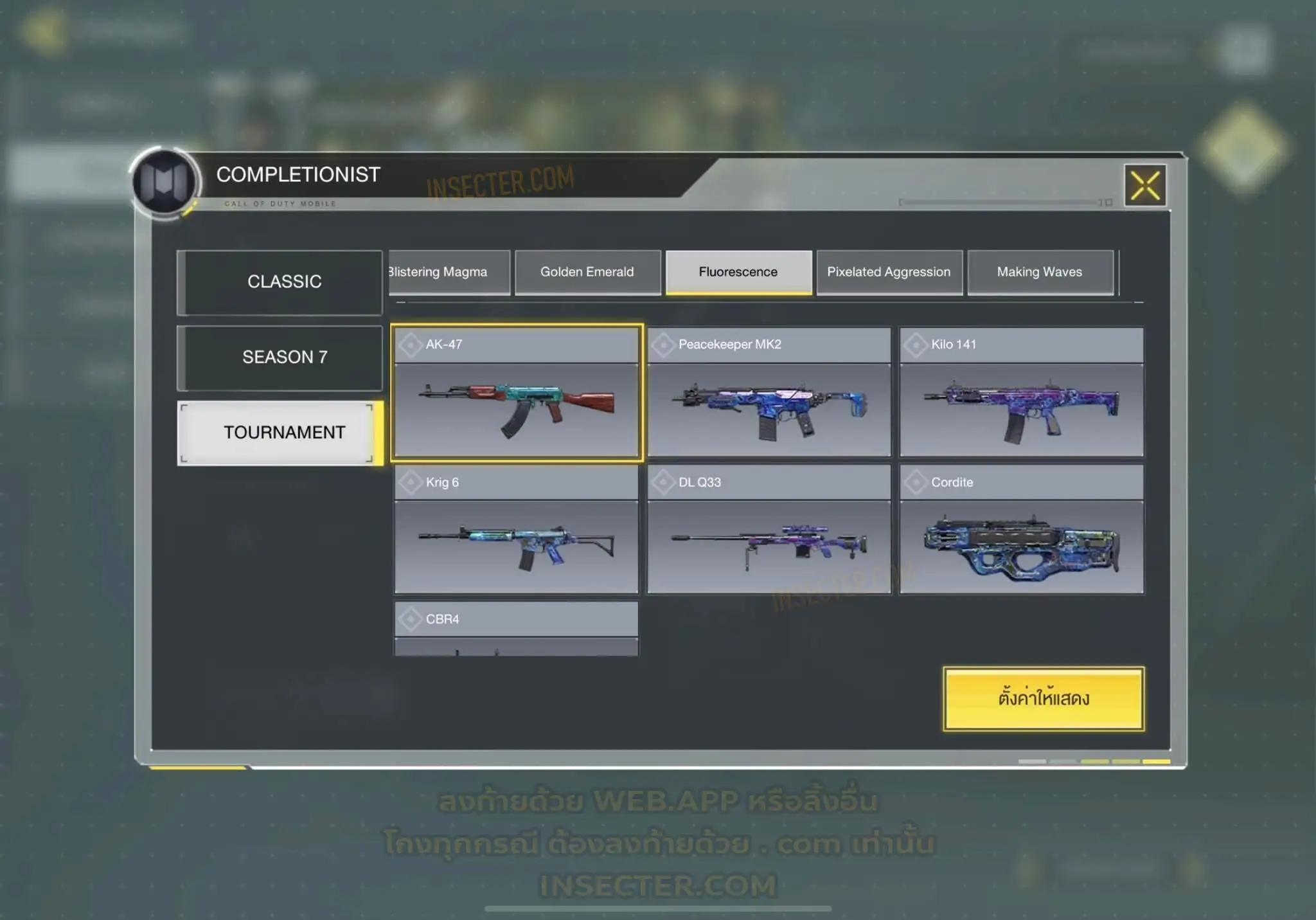Choose the DL Q33 sniper tile
The height and width of the screenshot is (920, 1316).
tap(769, 530)
